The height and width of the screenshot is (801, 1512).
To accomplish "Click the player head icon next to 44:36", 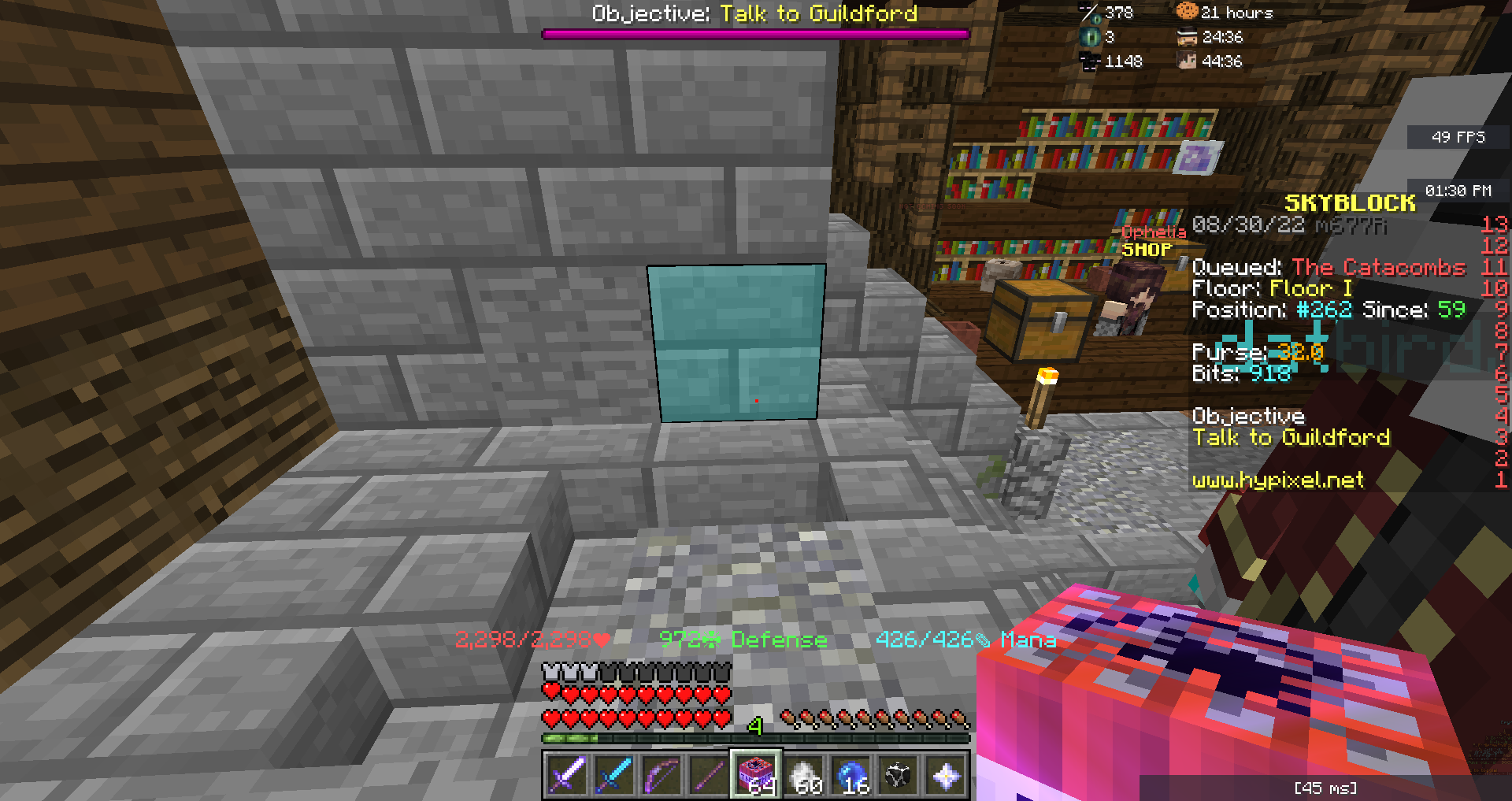I will click(1188, 61).
